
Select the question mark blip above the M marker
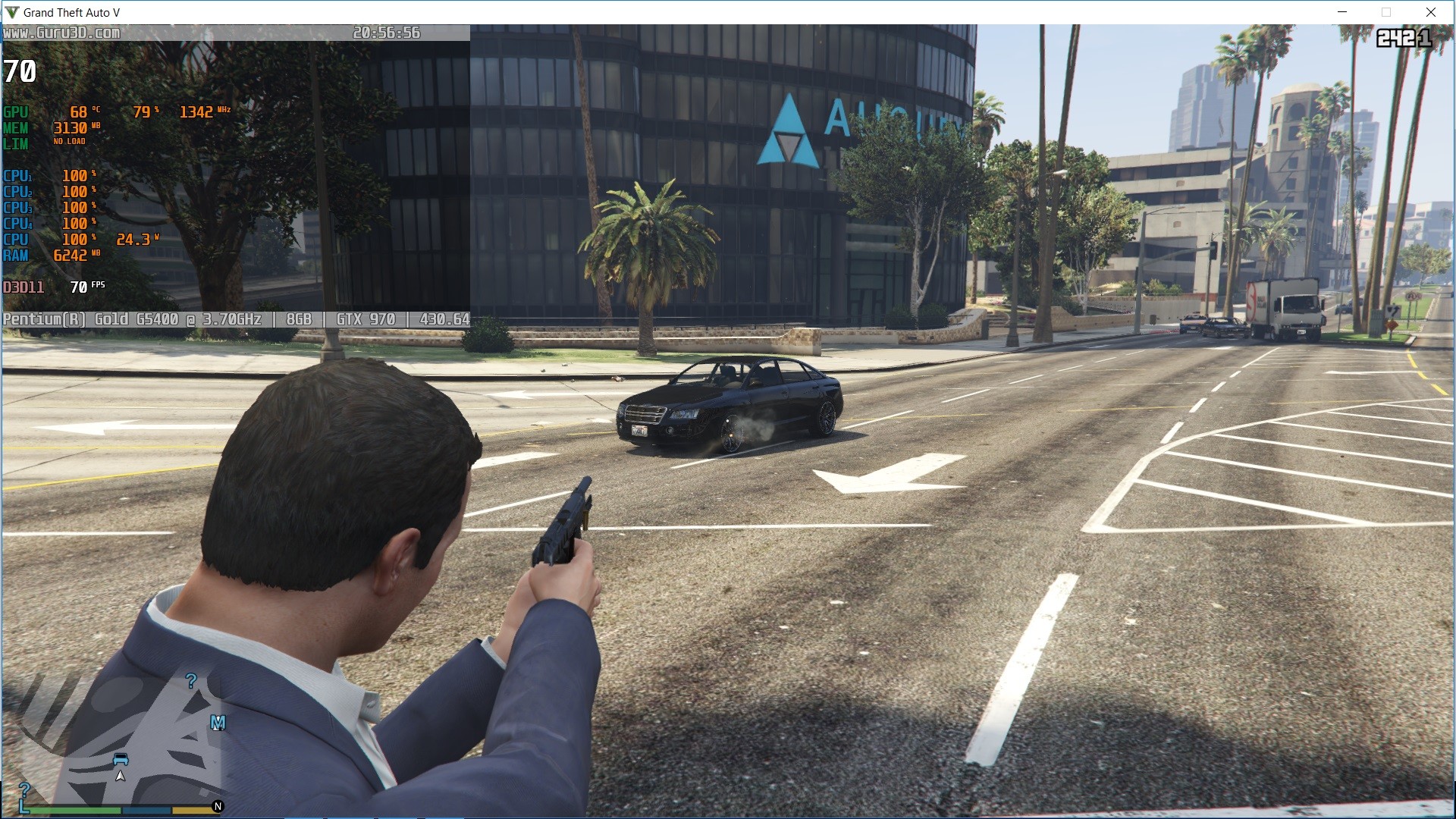(x=191, y=681)
